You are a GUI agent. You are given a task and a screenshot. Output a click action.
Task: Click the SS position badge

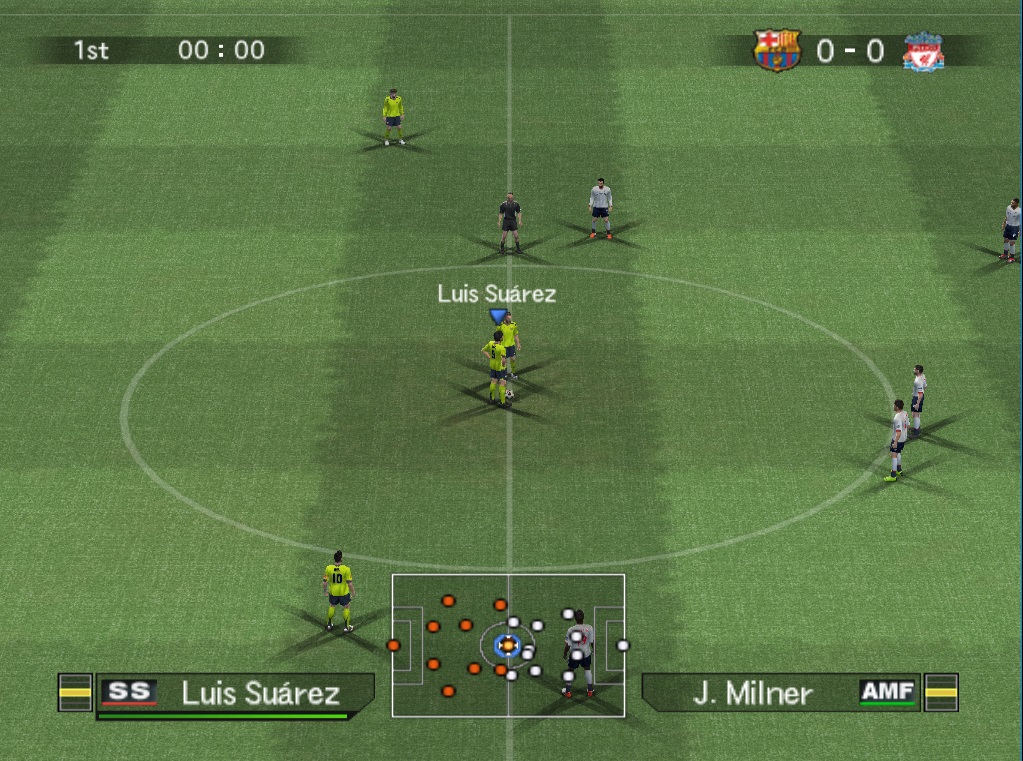(x=130, y=692)
